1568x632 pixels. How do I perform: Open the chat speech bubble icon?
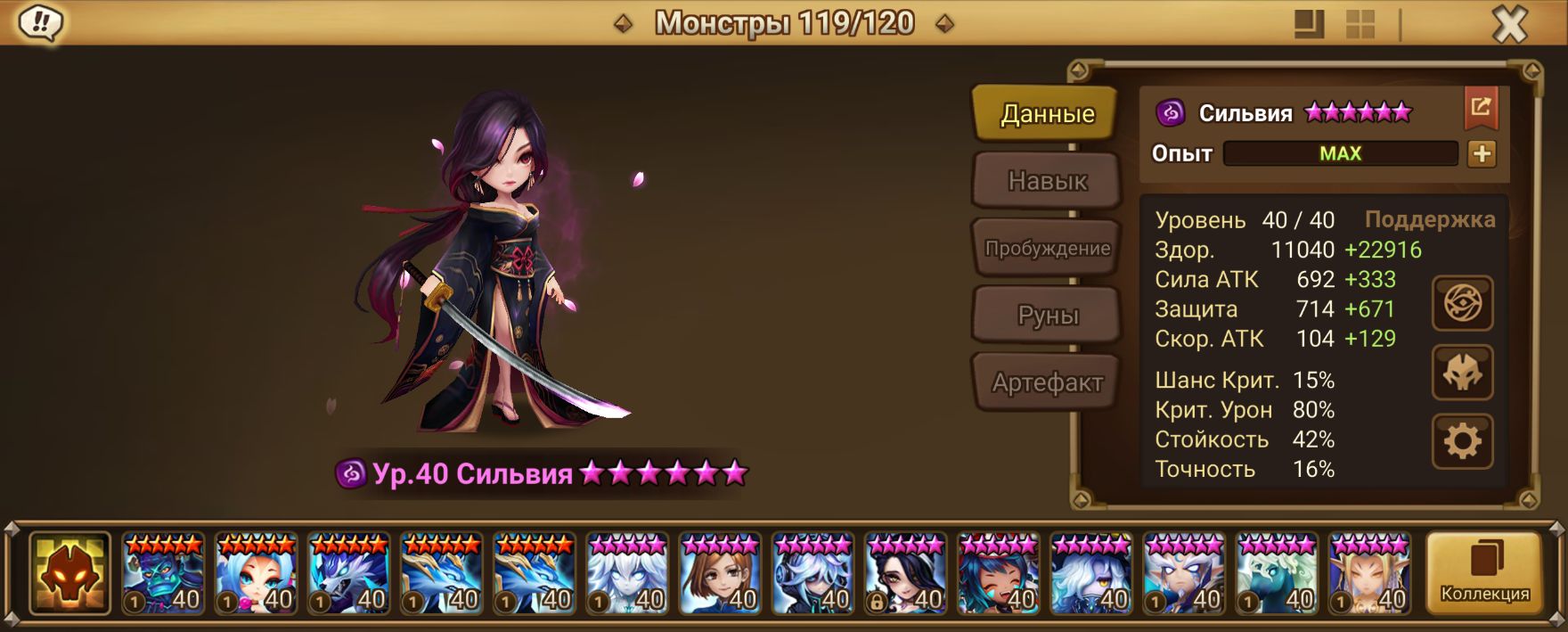tap(40, 23)
